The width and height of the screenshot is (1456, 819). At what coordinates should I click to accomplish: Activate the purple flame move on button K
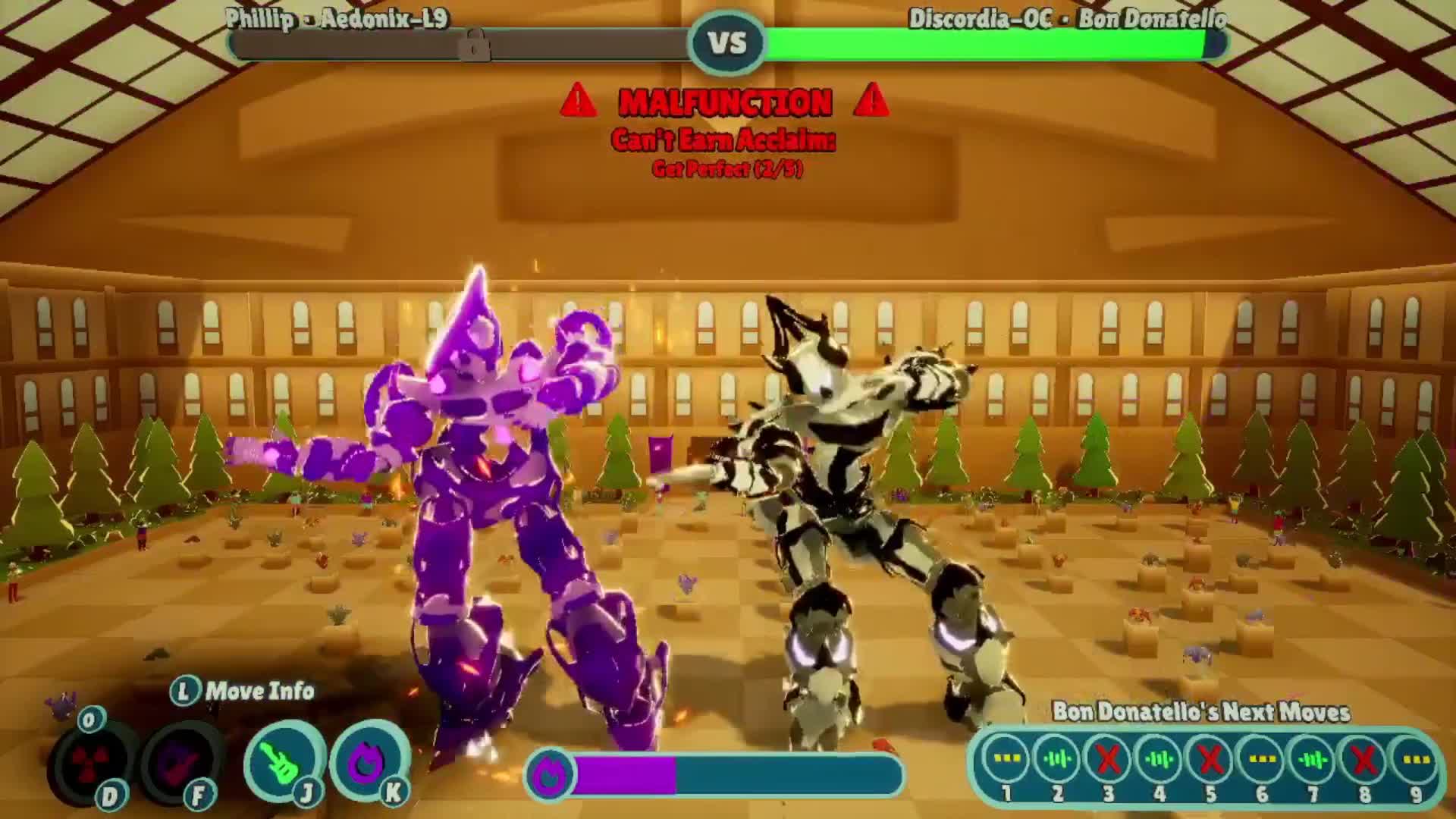click(369, 760)
